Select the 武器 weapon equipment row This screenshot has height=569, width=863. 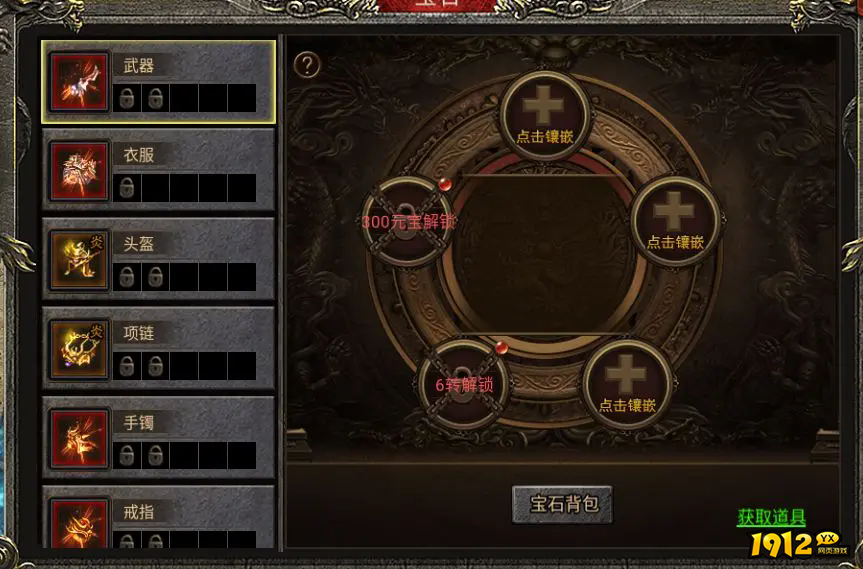click(158, 82)
